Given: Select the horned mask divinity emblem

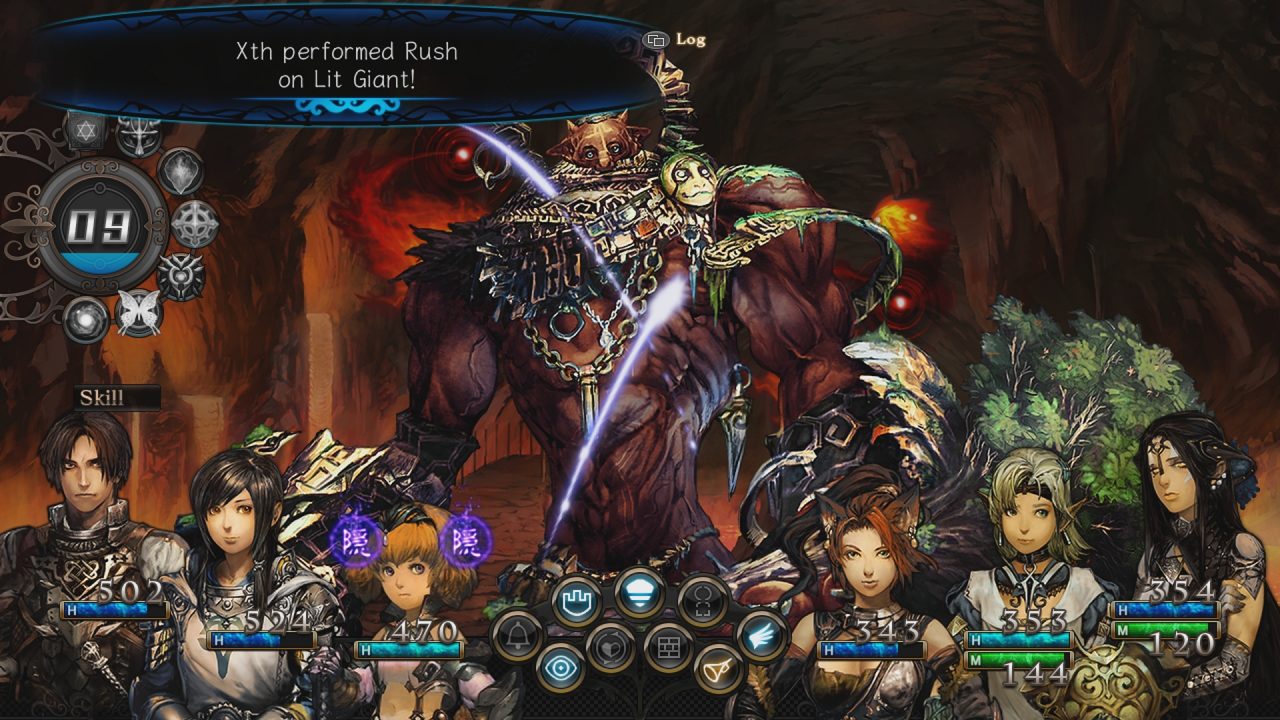Looking at the screenshot, I should coord(138,135).
